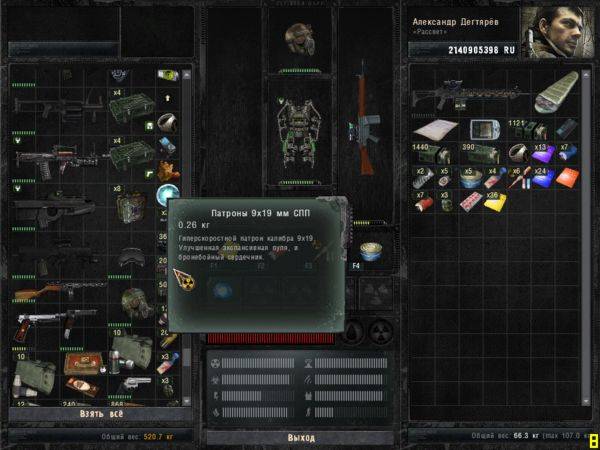The height and width of the screenshot is (450, 600).
Task: Select the equipped helmet slot
Action: tap(299, 36)
